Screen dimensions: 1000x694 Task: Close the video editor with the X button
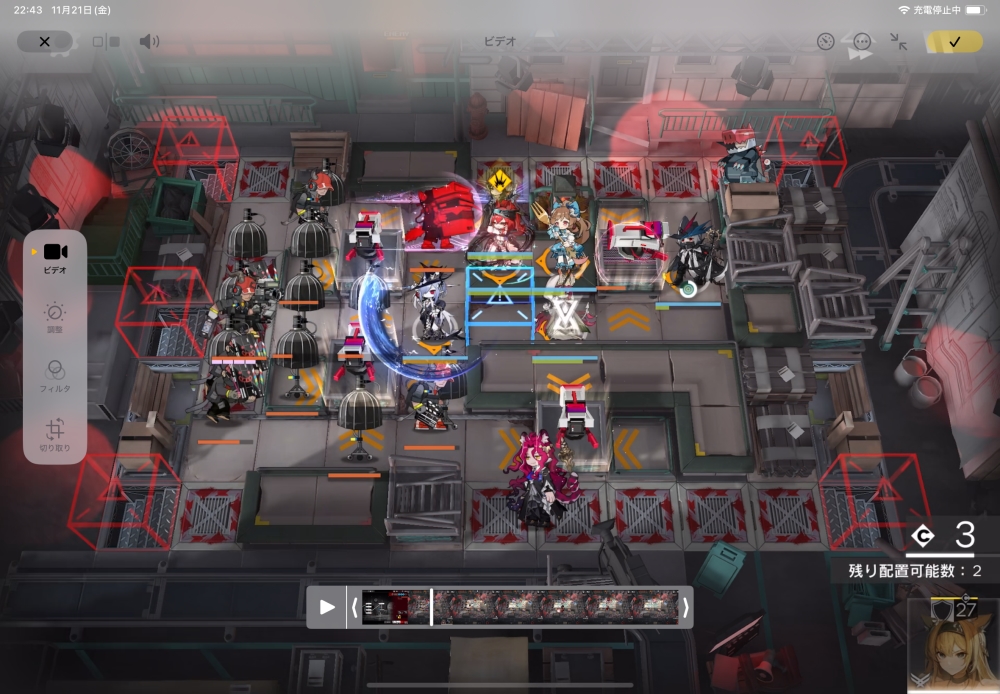click(x=44, y=42)
